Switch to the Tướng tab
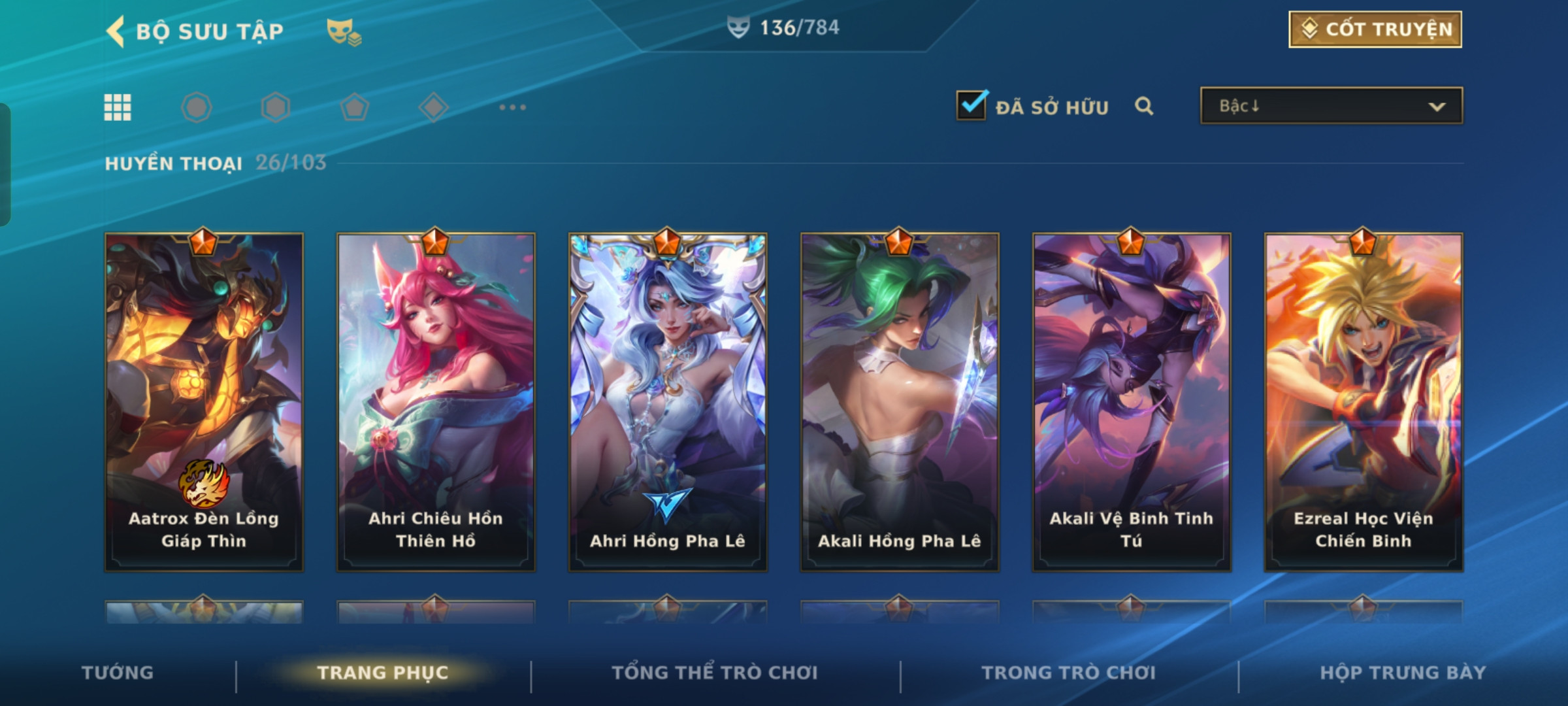The image size is (1568, 706). 118,673
